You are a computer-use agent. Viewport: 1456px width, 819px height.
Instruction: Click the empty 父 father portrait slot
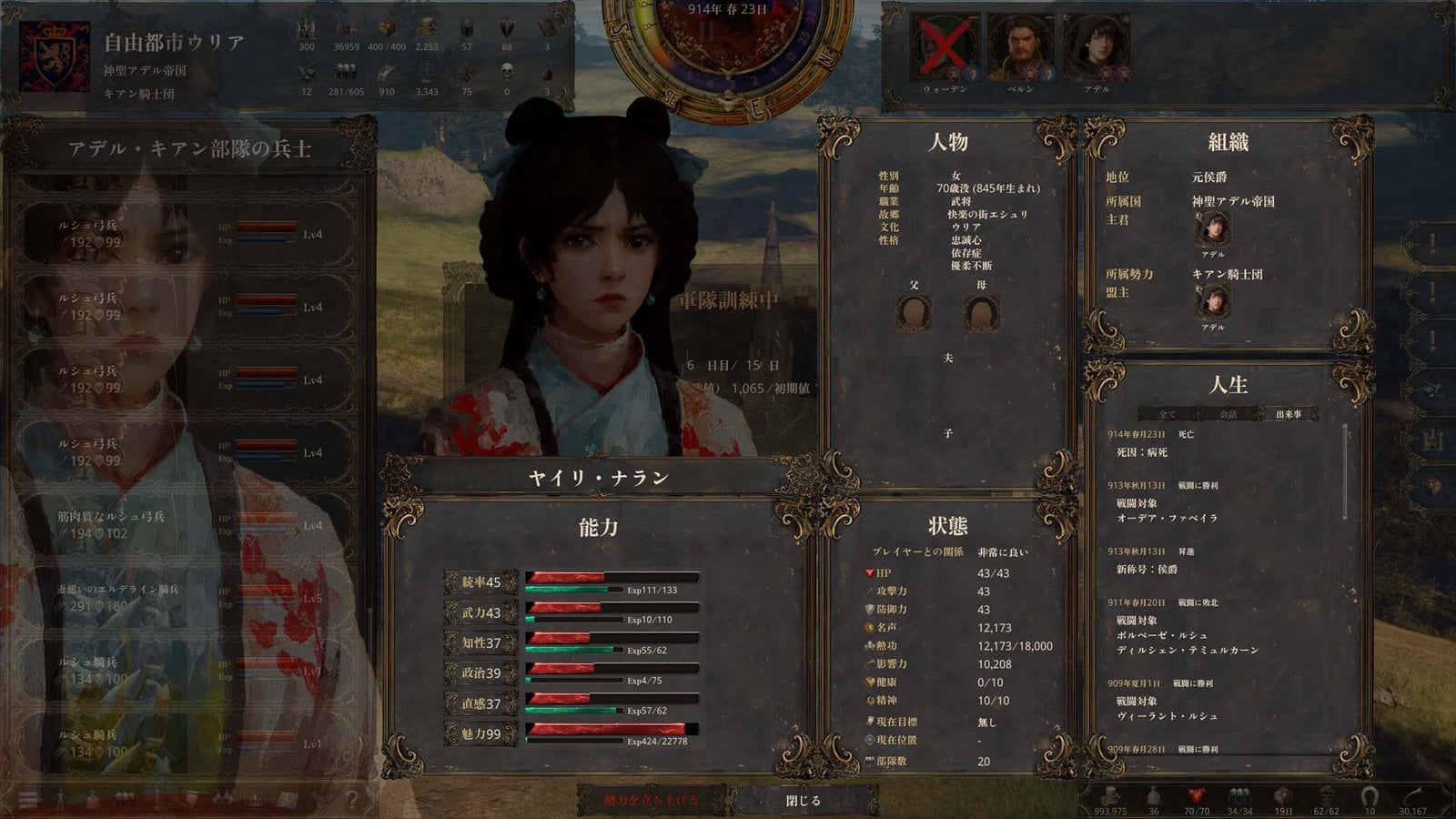click(x=914, y=314)
